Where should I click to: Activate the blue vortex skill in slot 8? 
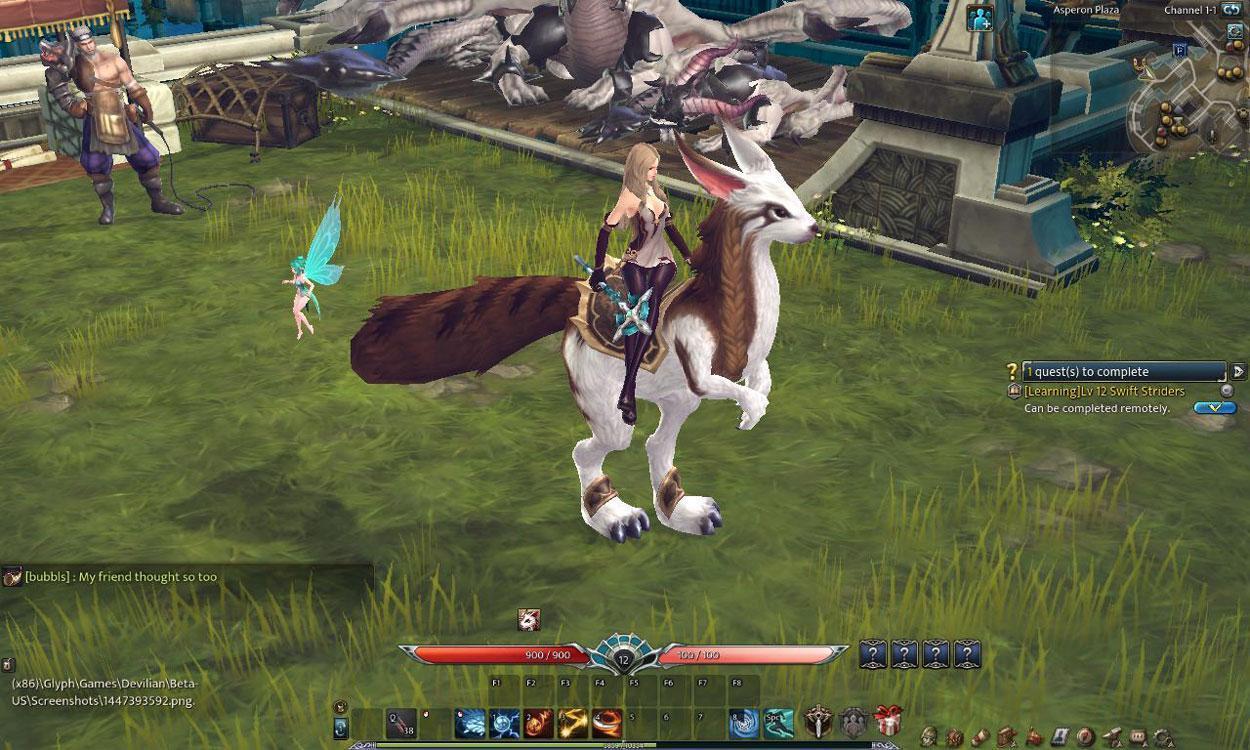click(x=743, y=721)
